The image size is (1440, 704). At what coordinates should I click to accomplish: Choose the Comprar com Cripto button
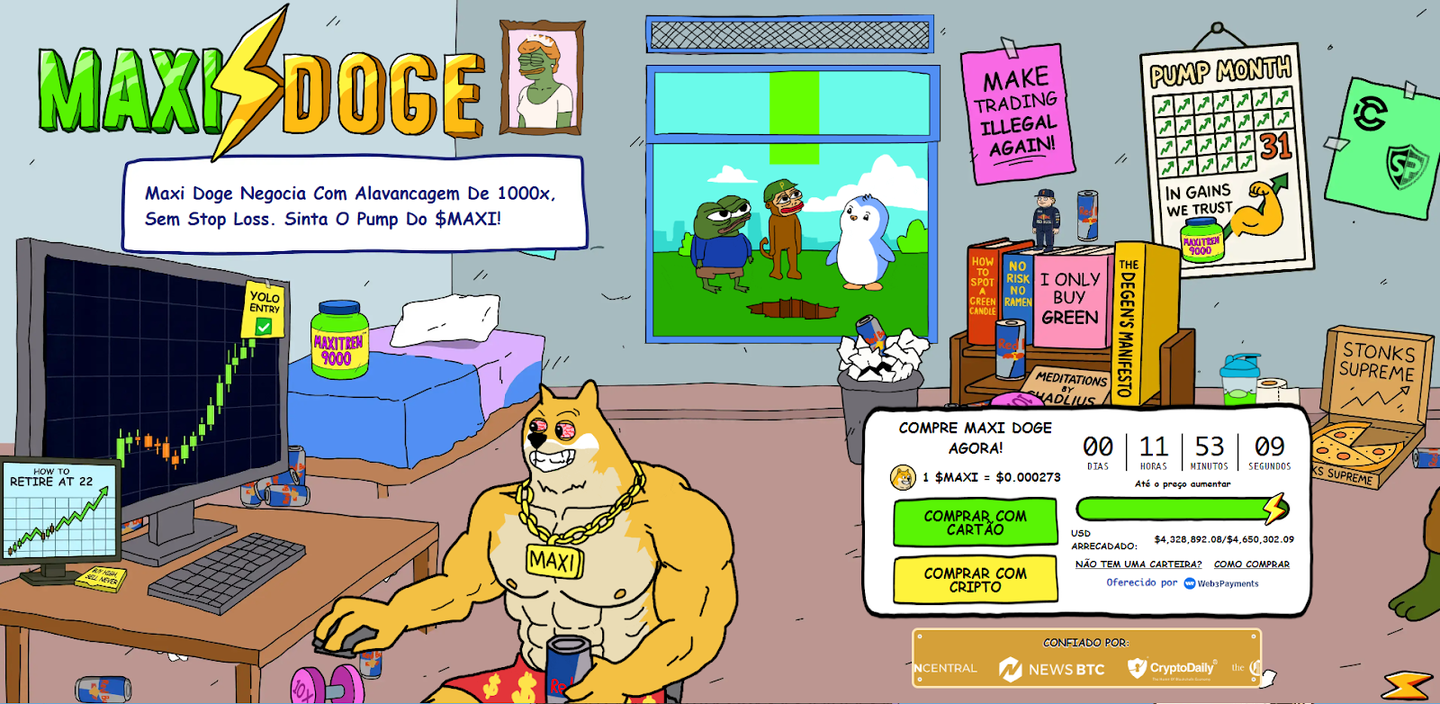click(974, 580)
